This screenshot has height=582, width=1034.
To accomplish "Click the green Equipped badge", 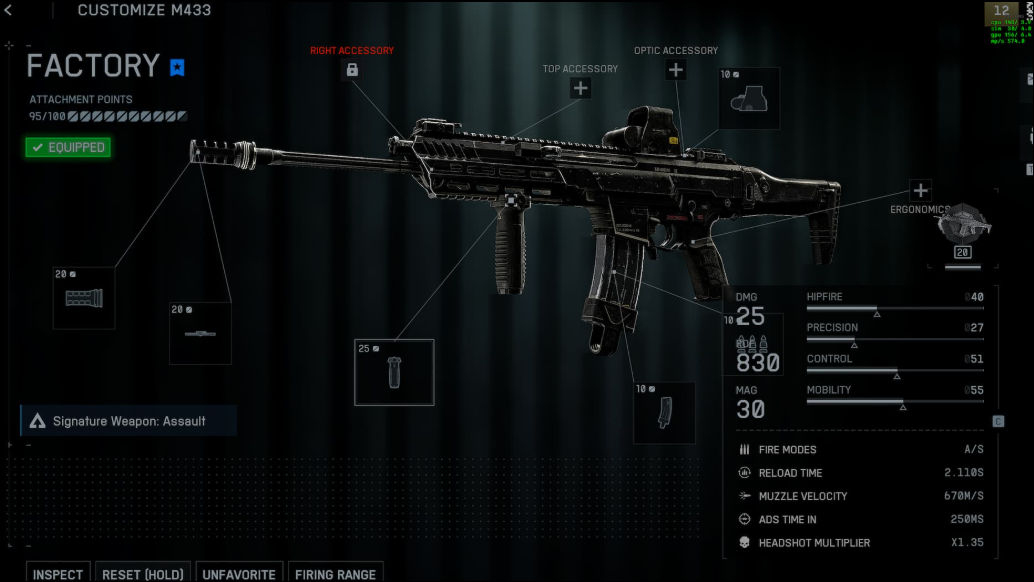I will (x=68, y=147).
